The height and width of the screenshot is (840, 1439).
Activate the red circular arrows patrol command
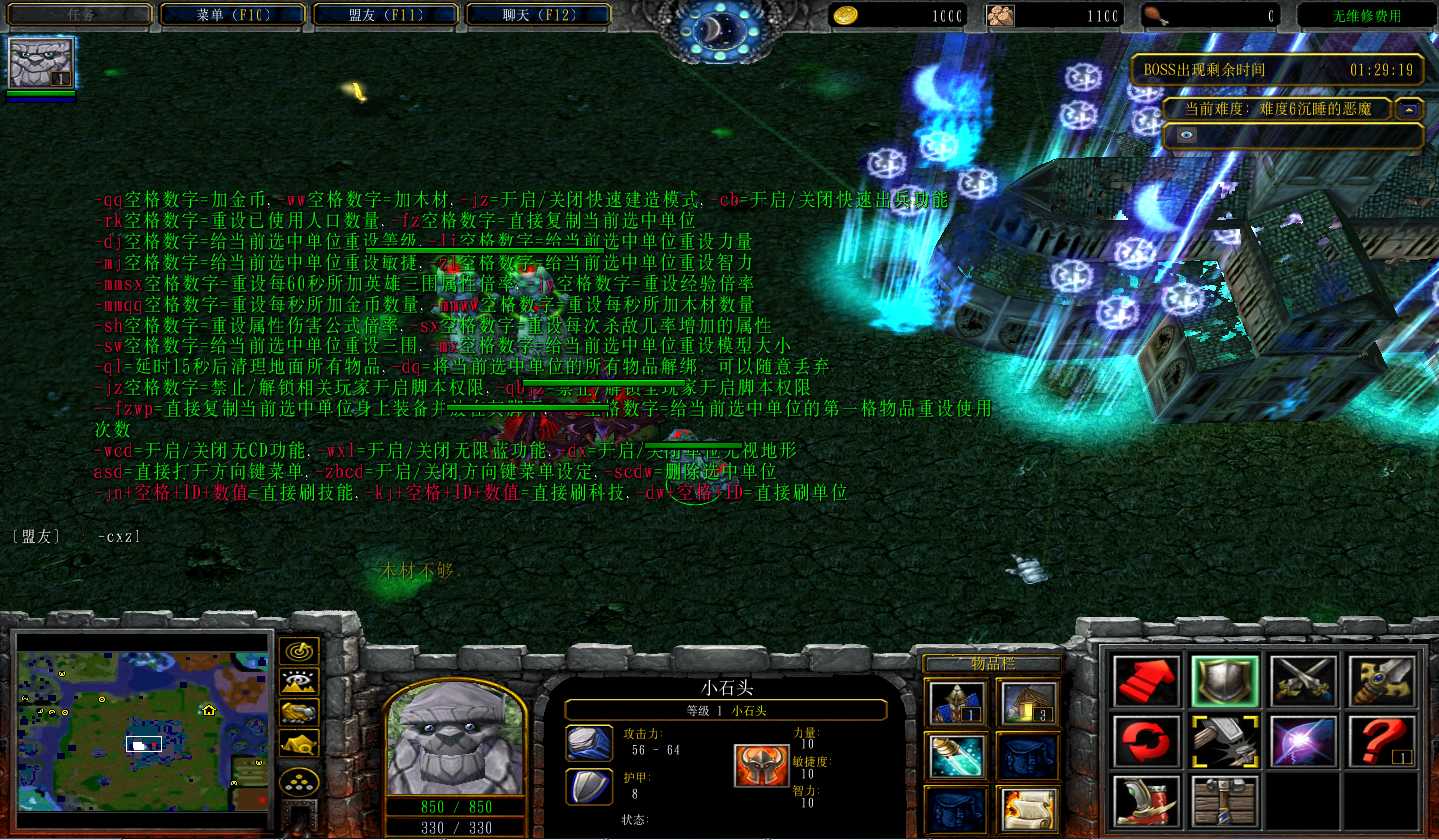[1145, 741]
